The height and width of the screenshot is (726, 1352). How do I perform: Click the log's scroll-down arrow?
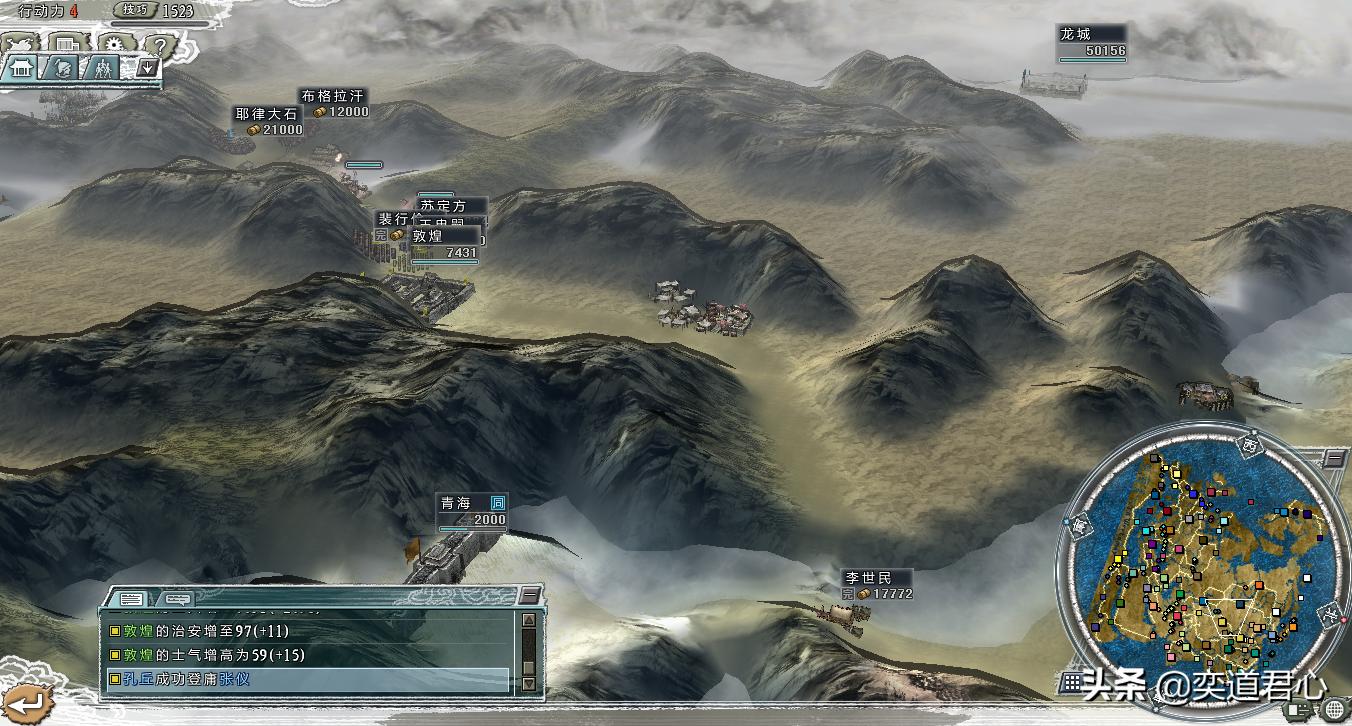[529, 683]
